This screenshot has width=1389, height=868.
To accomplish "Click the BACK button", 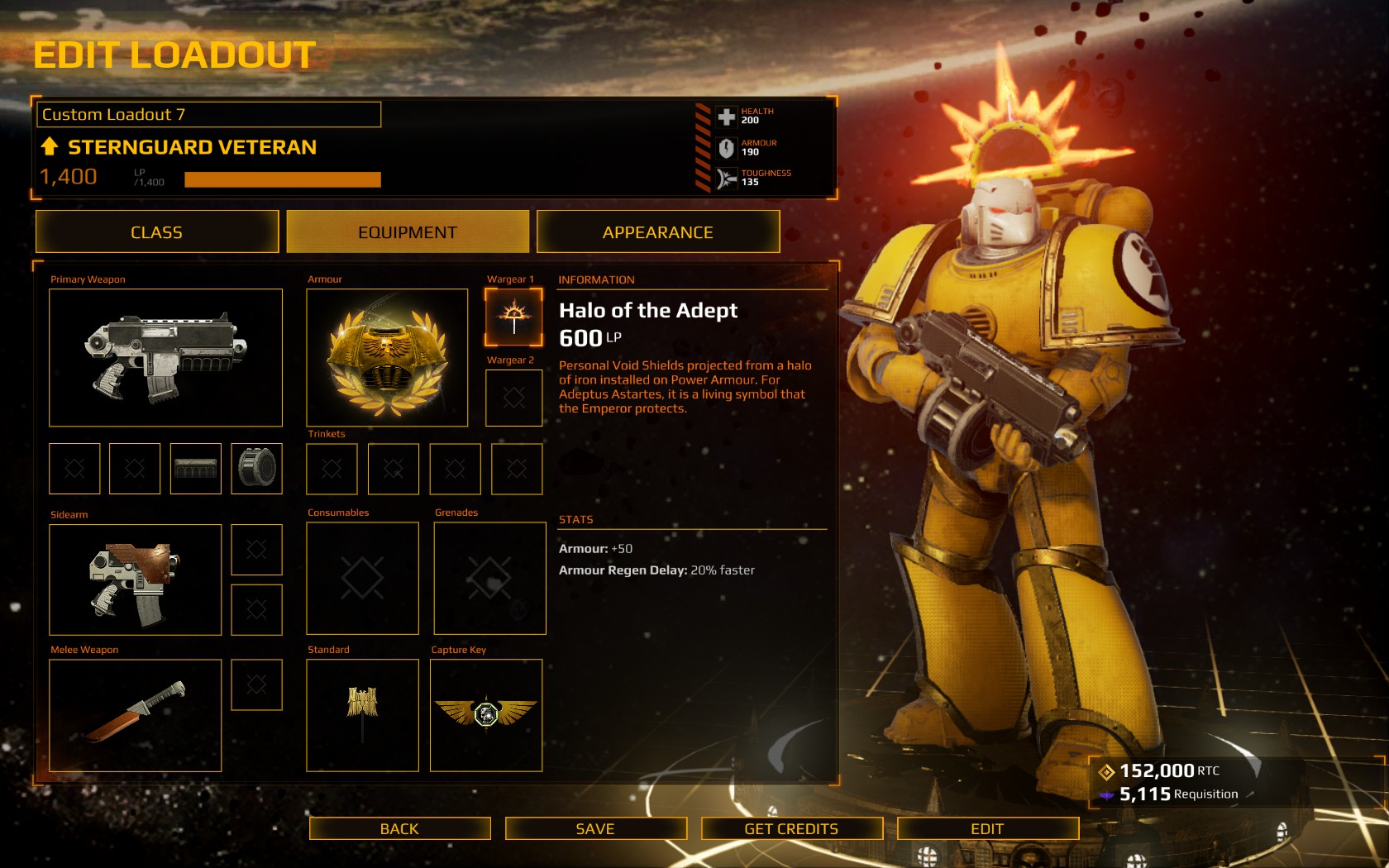I will pos(399,828).
